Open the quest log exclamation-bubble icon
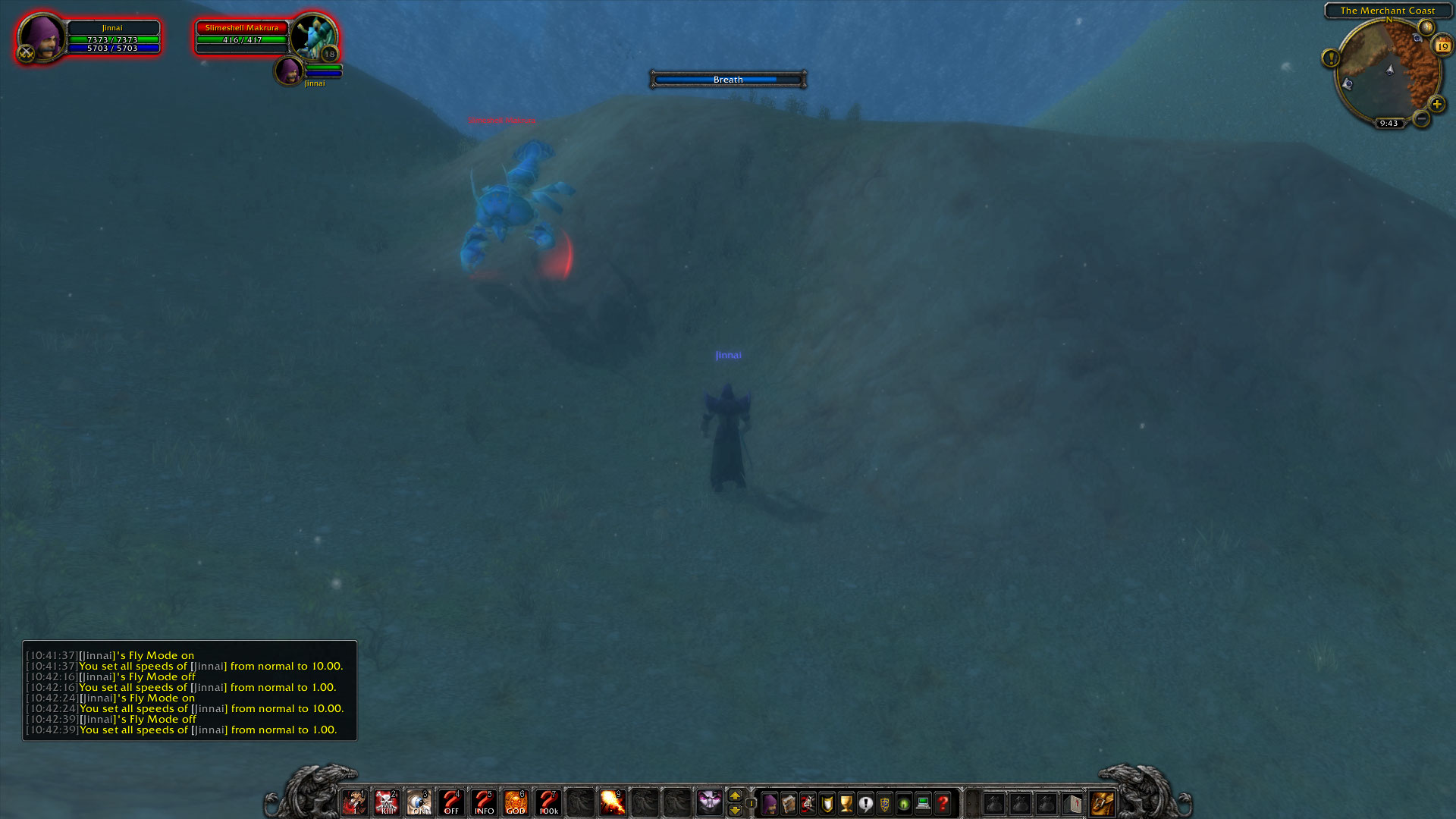Screen dimensions: 1456x819 coord(866,802)
